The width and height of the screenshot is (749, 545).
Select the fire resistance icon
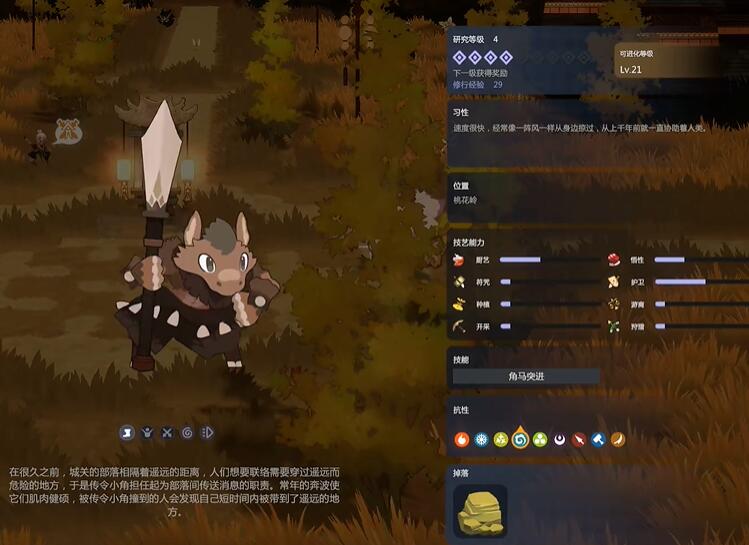(x=462, y=439)
